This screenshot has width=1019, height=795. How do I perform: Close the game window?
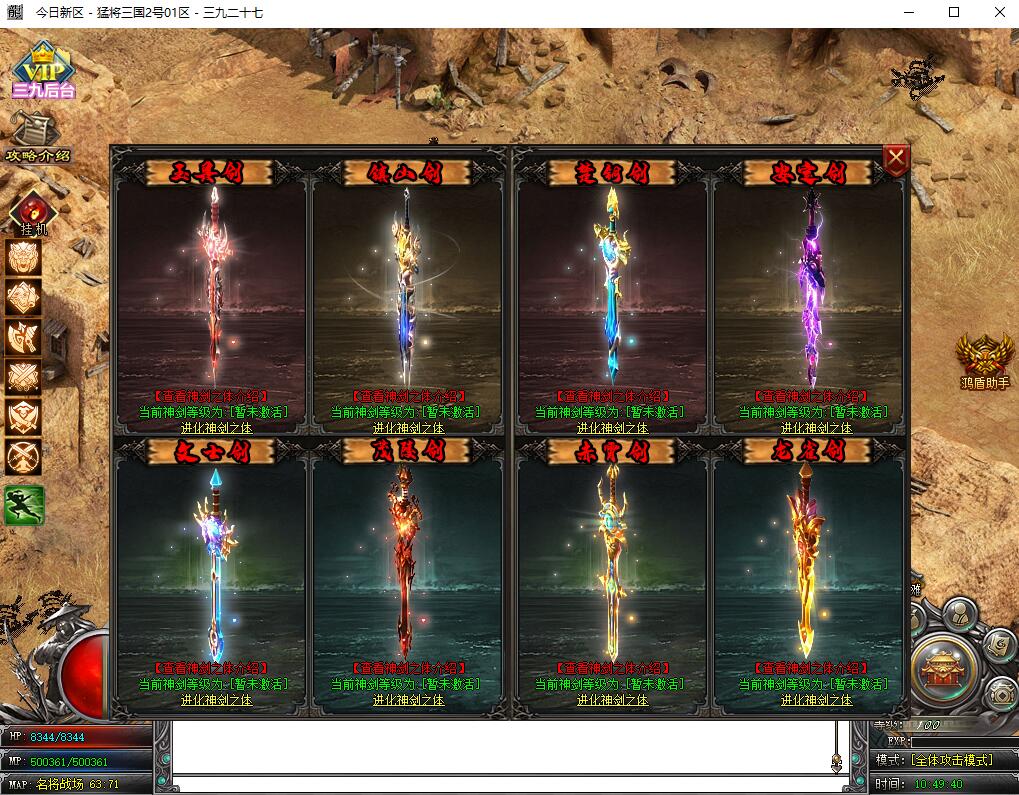[999, 13]
